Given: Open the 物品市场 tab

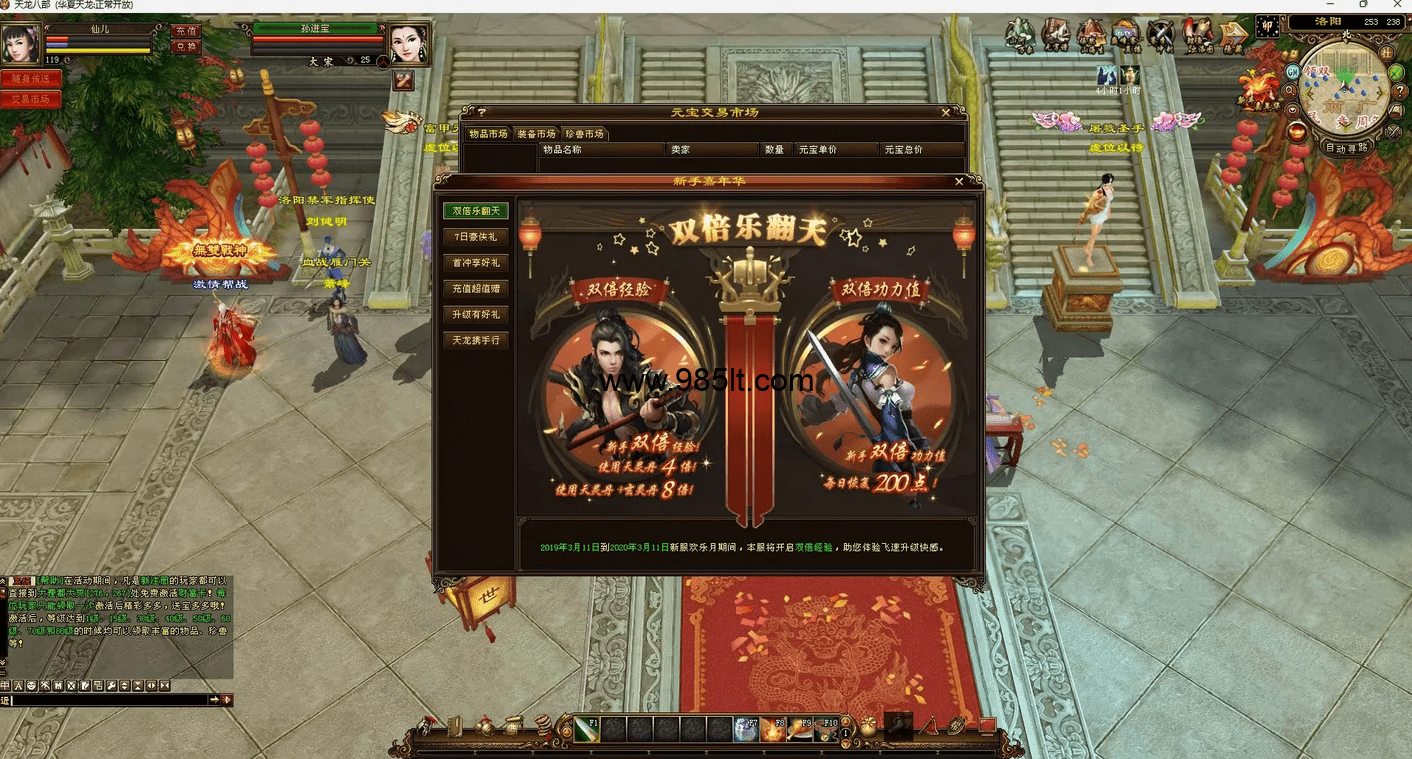Looking at the screenshot, I should tap(488, 134).
